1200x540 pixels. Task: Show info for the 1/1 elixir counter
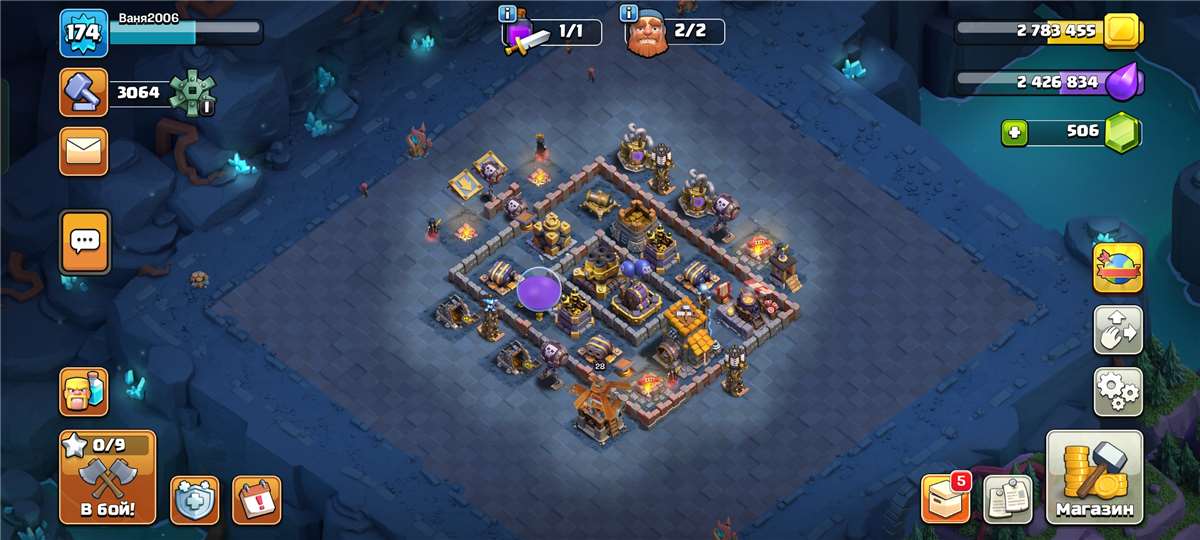[510, 13]
